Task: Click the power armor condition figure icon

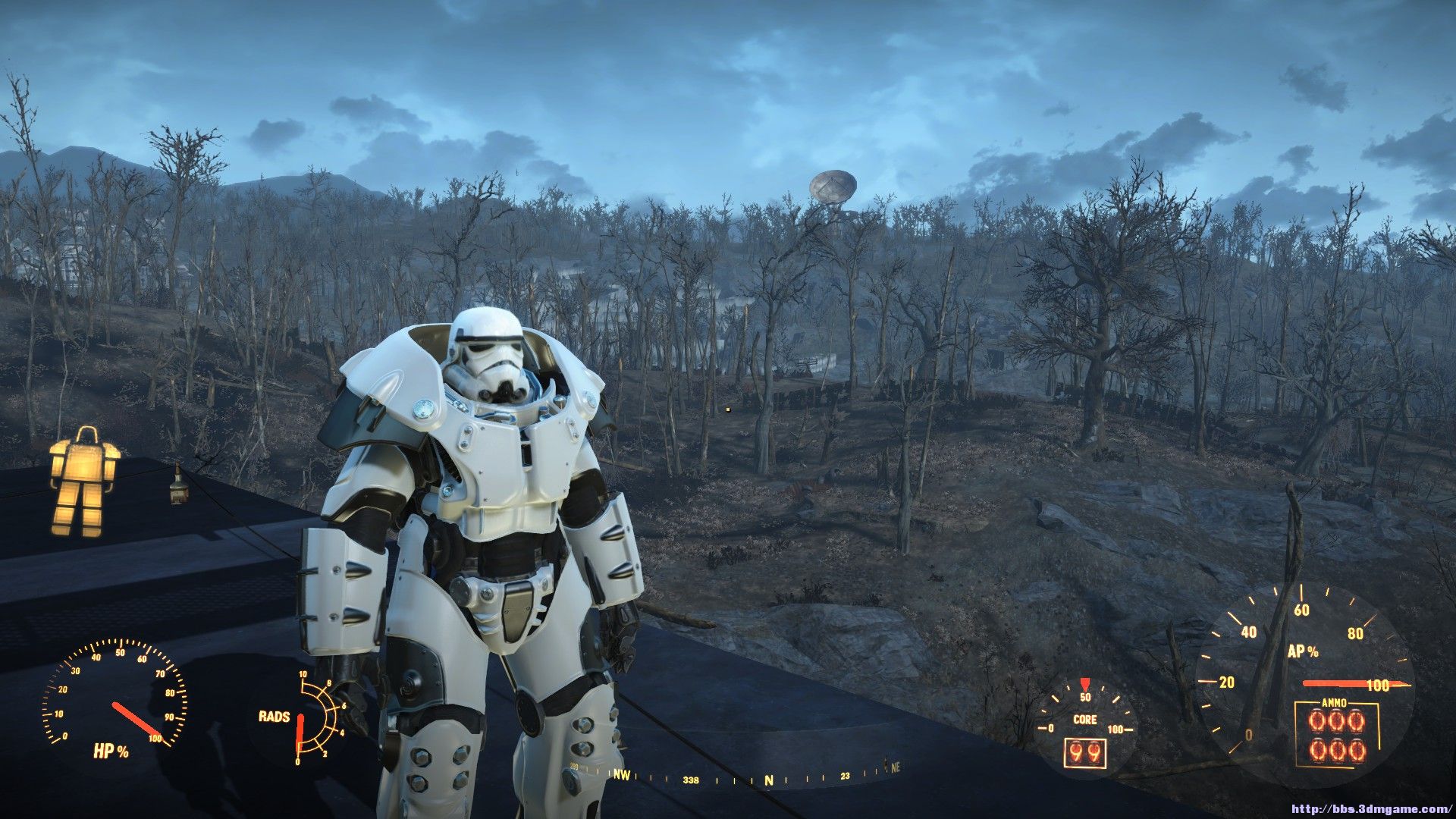Action: (x=84, y=481)
